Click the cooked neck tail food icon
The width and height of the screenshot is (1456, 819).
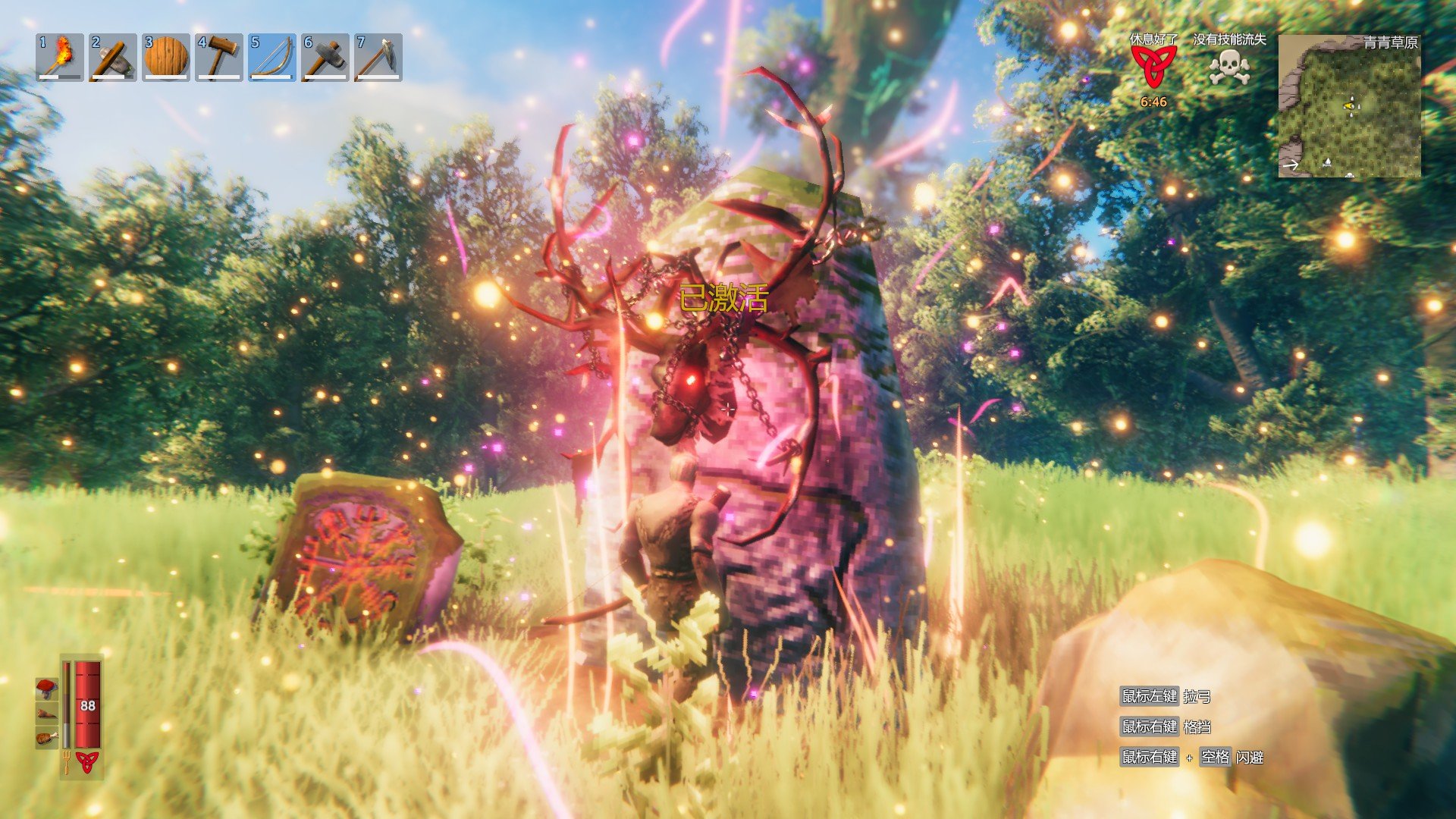[47, 713]
